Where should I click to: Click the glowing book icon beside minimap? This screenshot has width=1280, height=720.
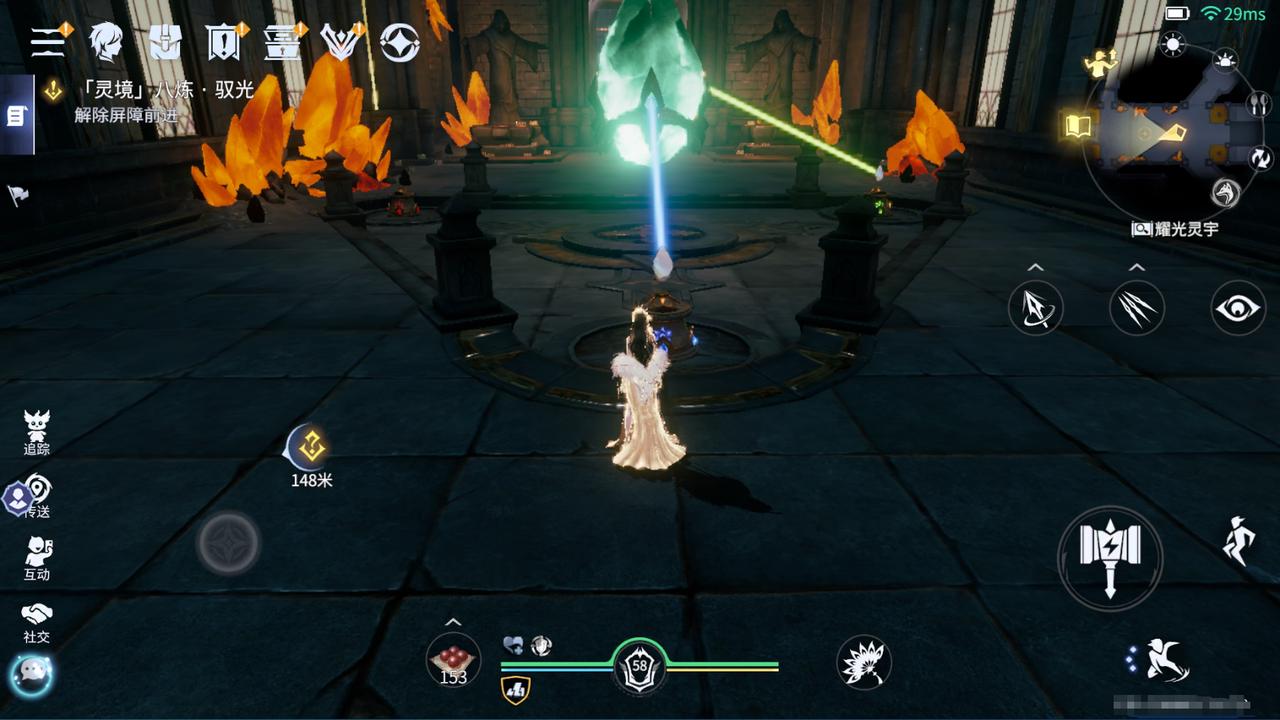pos(1077,126)
